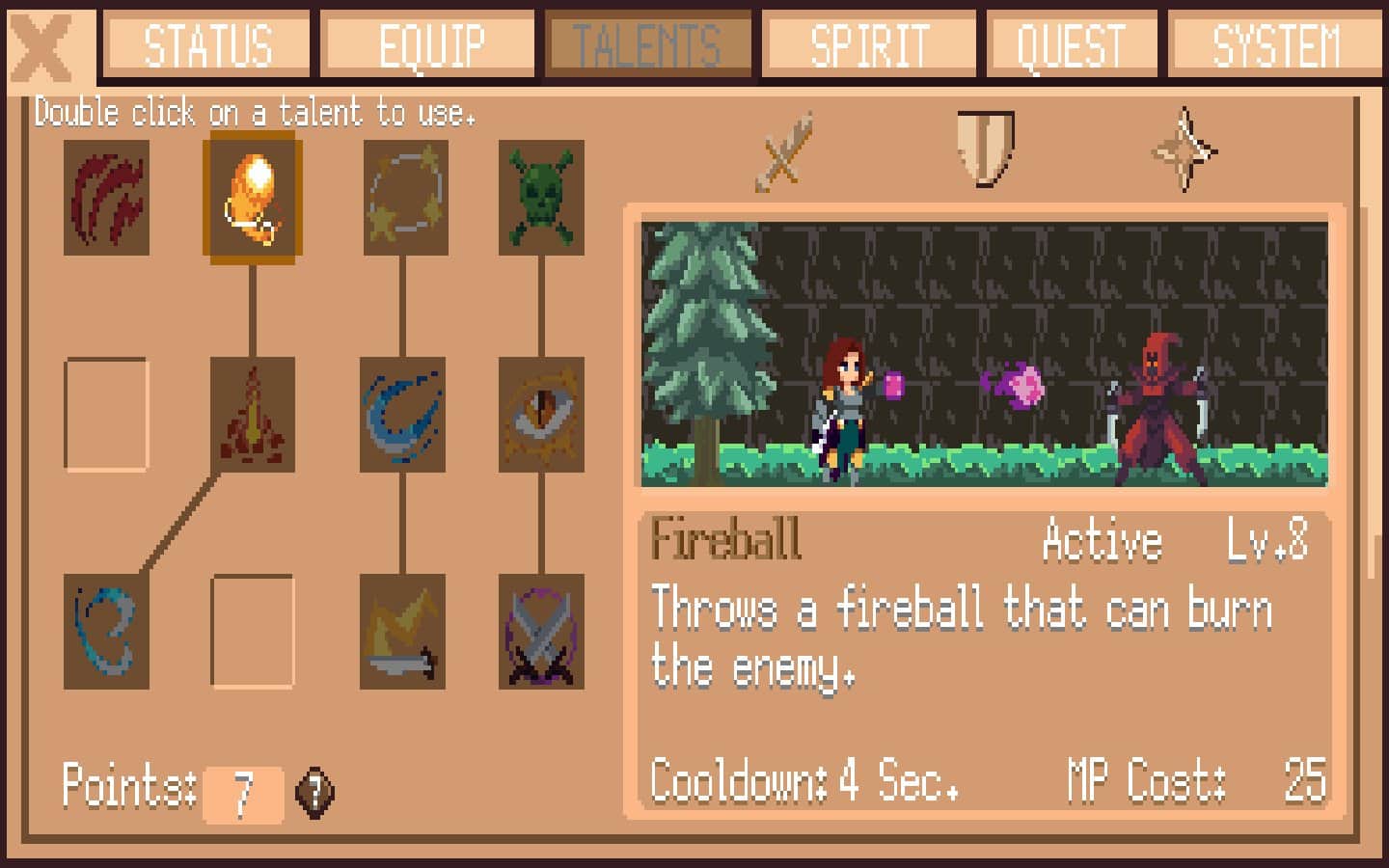1389x868 pixels.
Task: Select the lightning sword talent icon
Action: (402, 632)
